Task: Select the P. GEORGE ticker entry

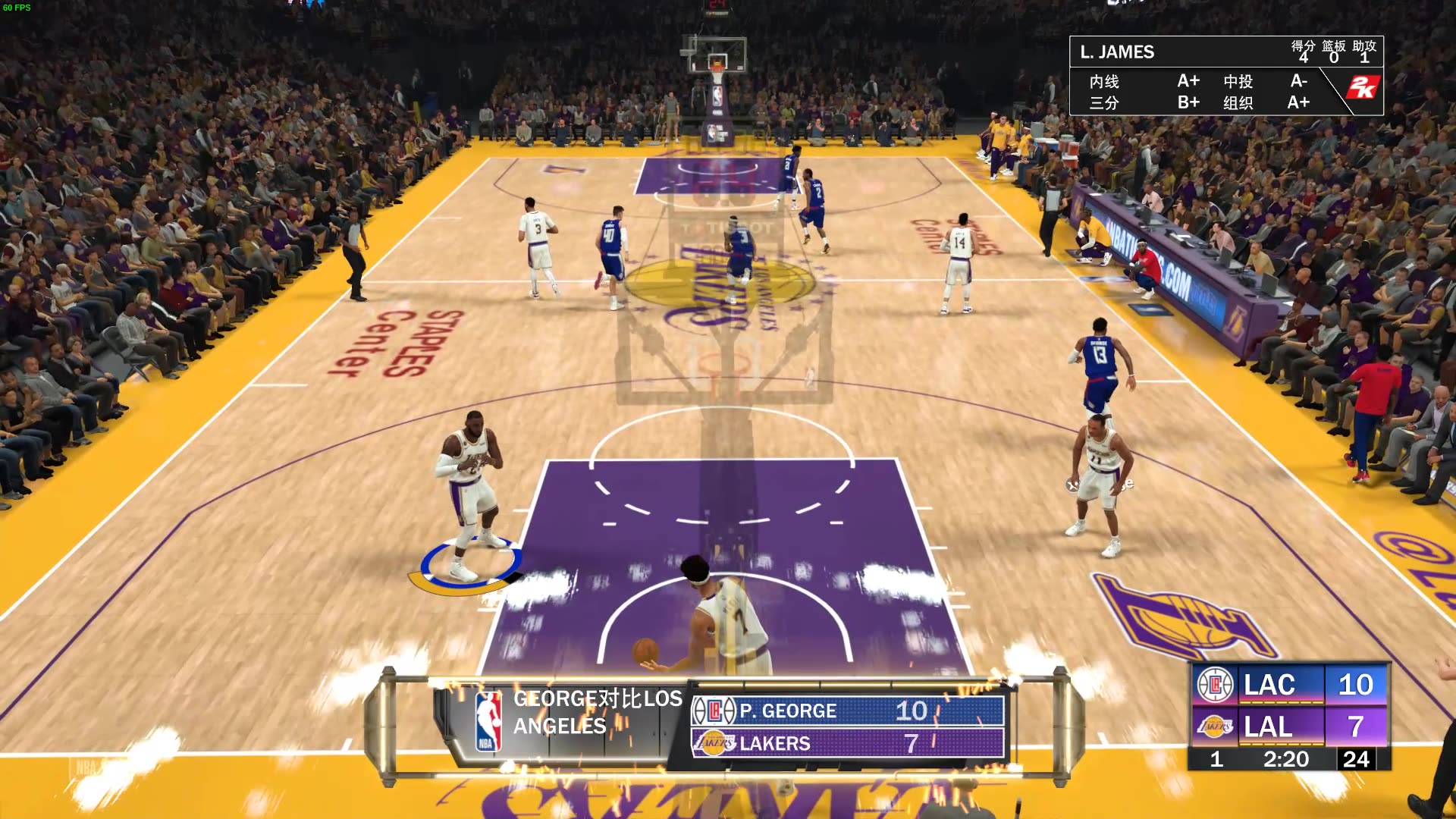Action: coord(789,711)
